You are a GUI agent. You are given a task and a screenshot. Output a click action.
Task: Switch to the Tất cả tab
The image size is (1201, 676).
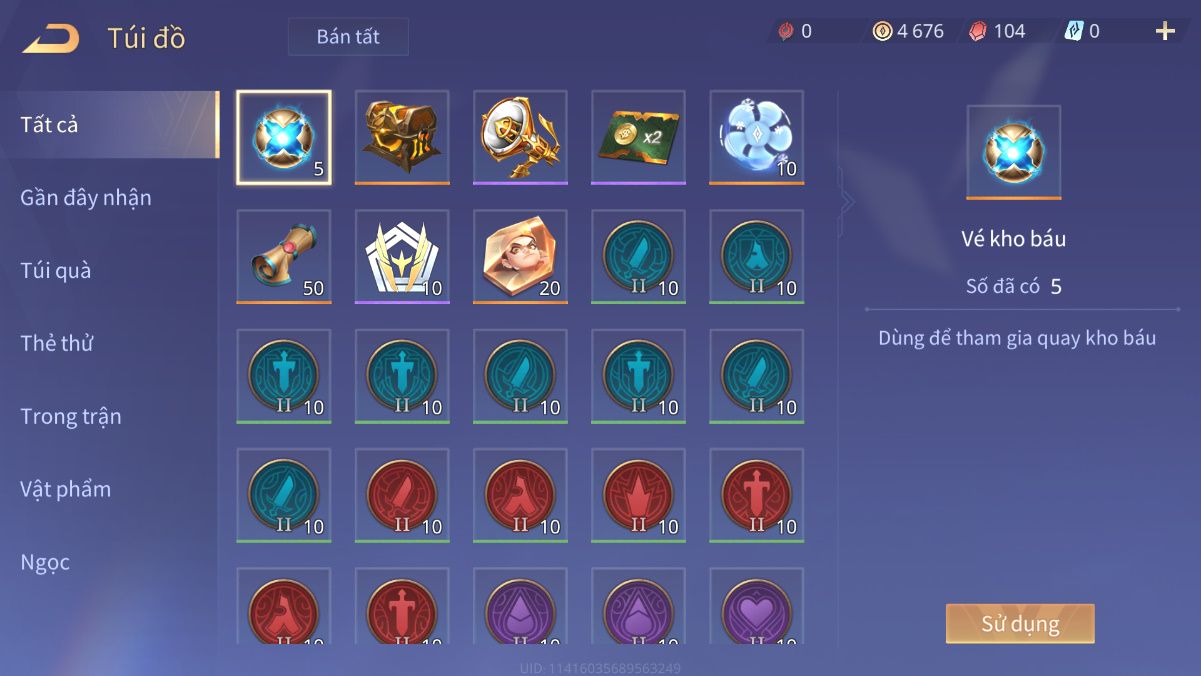(50, 125)
